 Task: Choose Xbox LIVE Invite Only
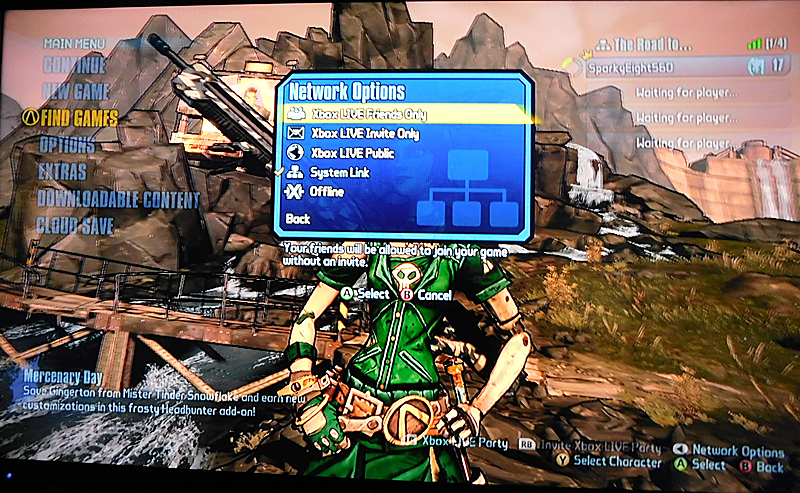(x=365, y=133)
